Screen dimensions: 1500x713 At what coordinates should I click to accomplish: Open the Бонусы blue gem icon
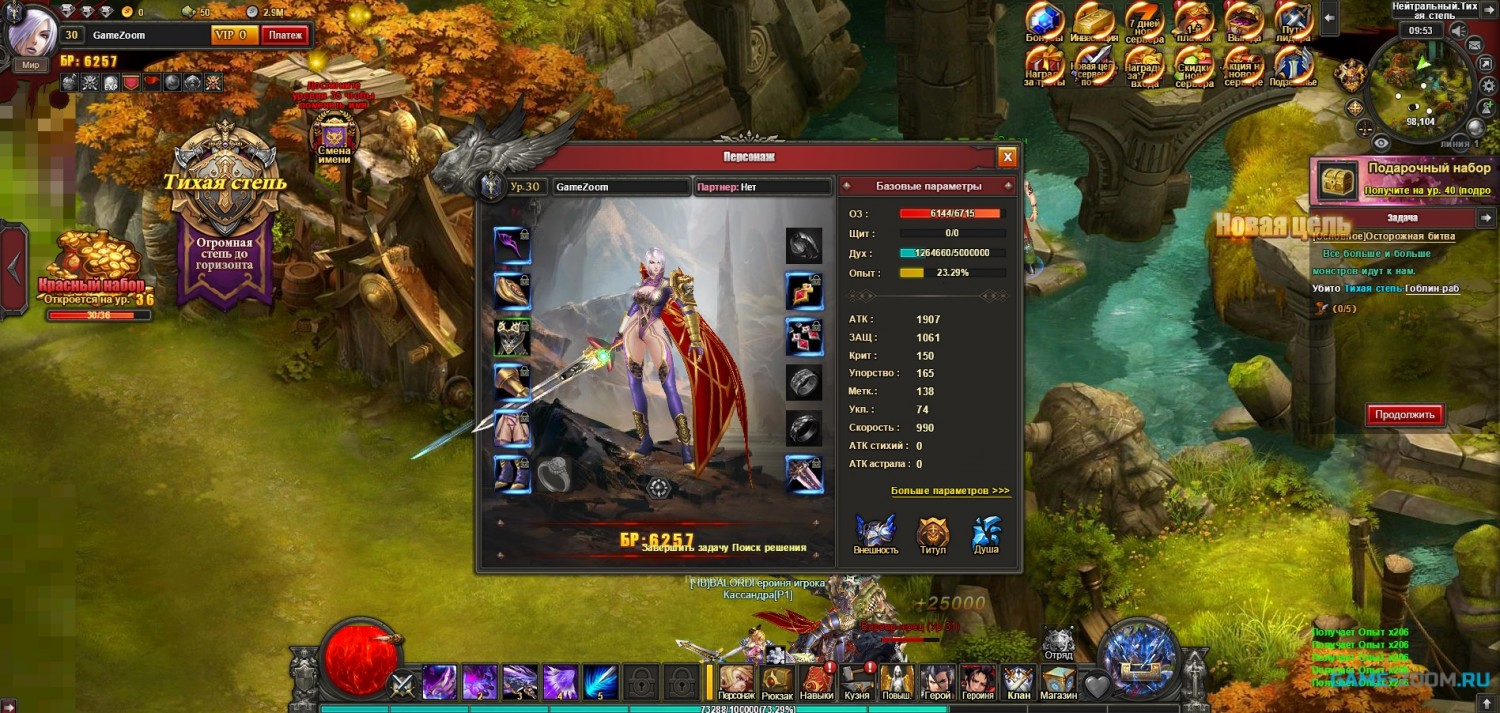pos(1045,22)
